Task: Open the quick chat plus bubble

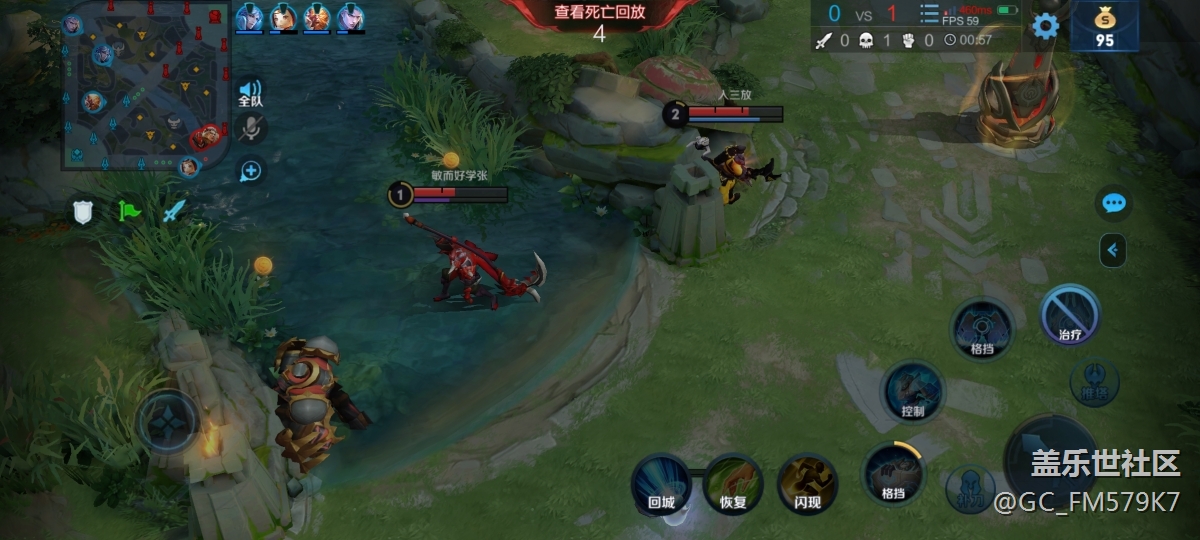Action: coord(250,171)
